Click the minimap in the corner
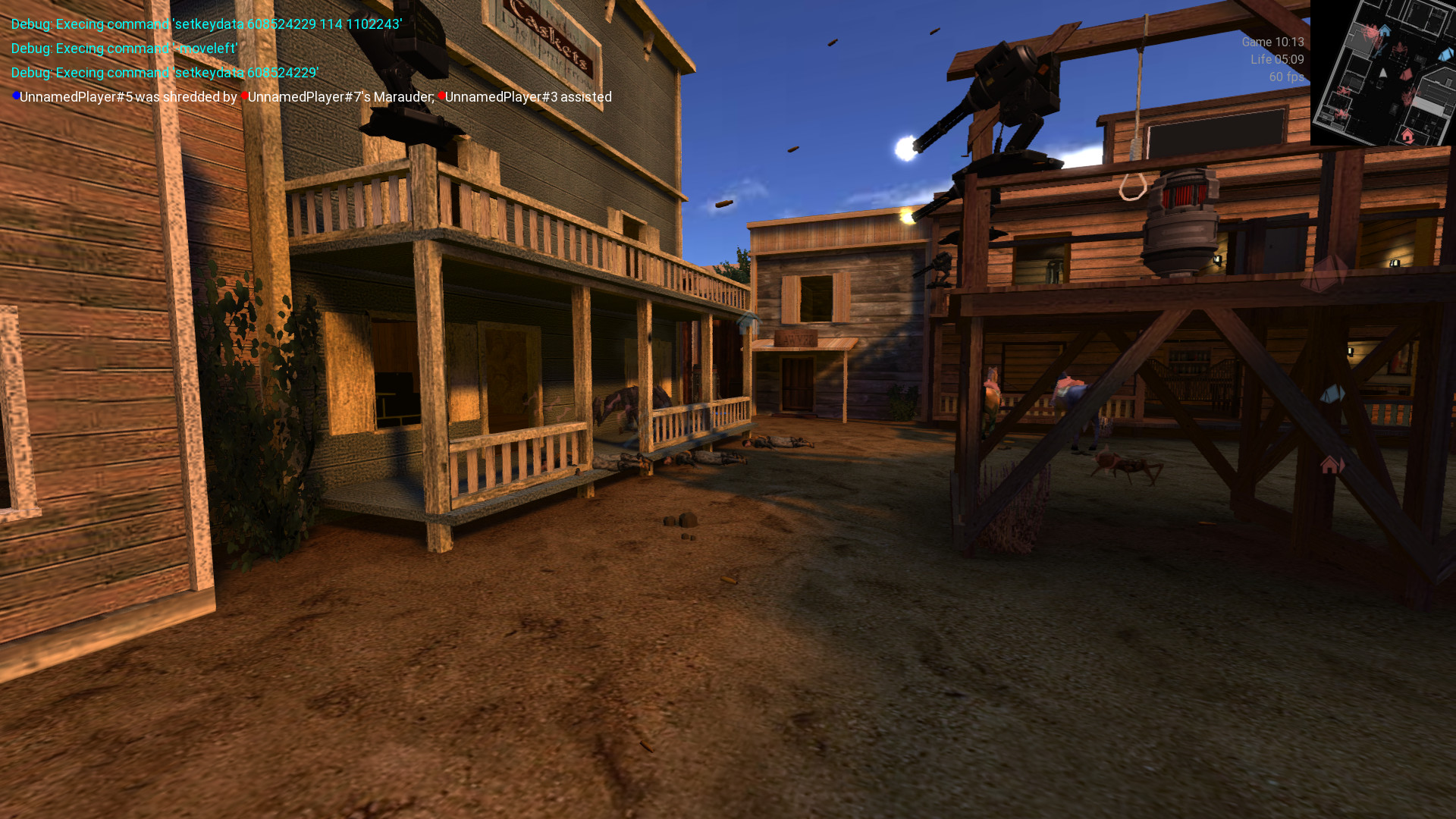Screen dimensions: 1456x819 tap(1382, 73)
